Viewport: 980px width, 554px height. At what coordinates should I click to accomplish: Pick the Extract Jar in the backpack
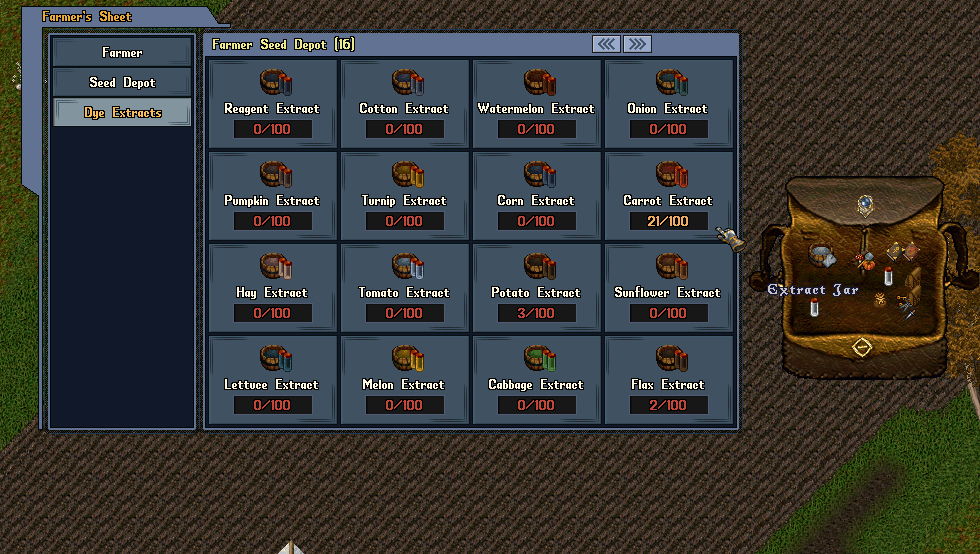point(814,308)
